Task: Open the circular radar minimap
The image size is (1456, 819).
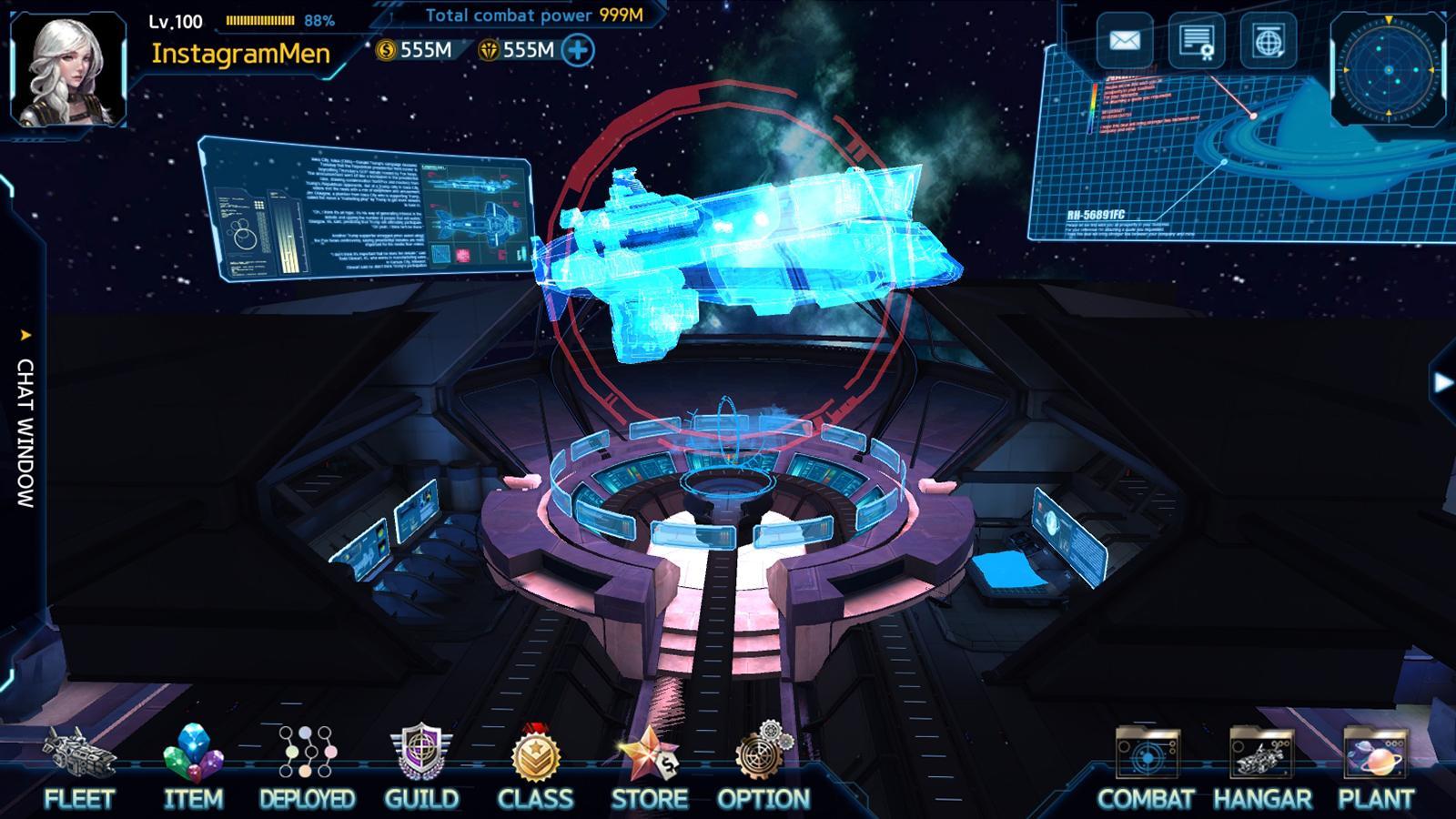Action: click(1388, 69)
